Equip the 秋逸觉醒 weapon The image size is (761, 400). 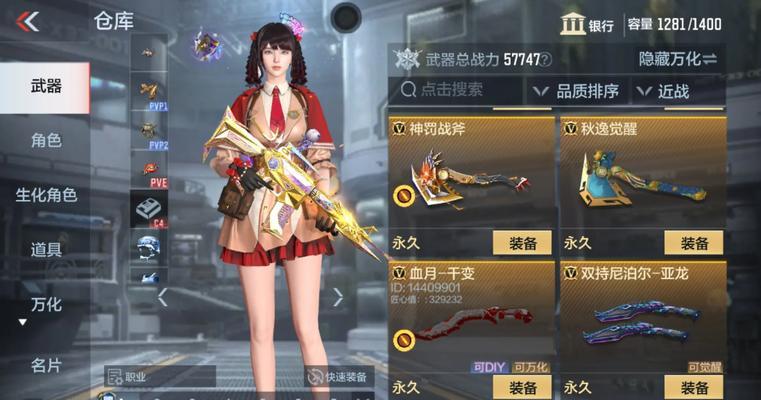694,242
